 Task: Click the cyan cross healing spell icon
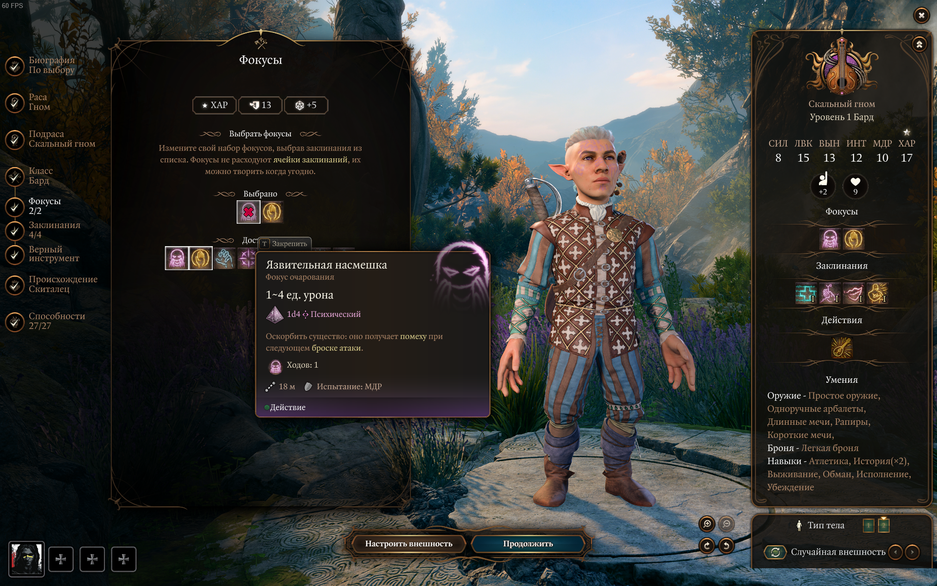coord(806,293)
